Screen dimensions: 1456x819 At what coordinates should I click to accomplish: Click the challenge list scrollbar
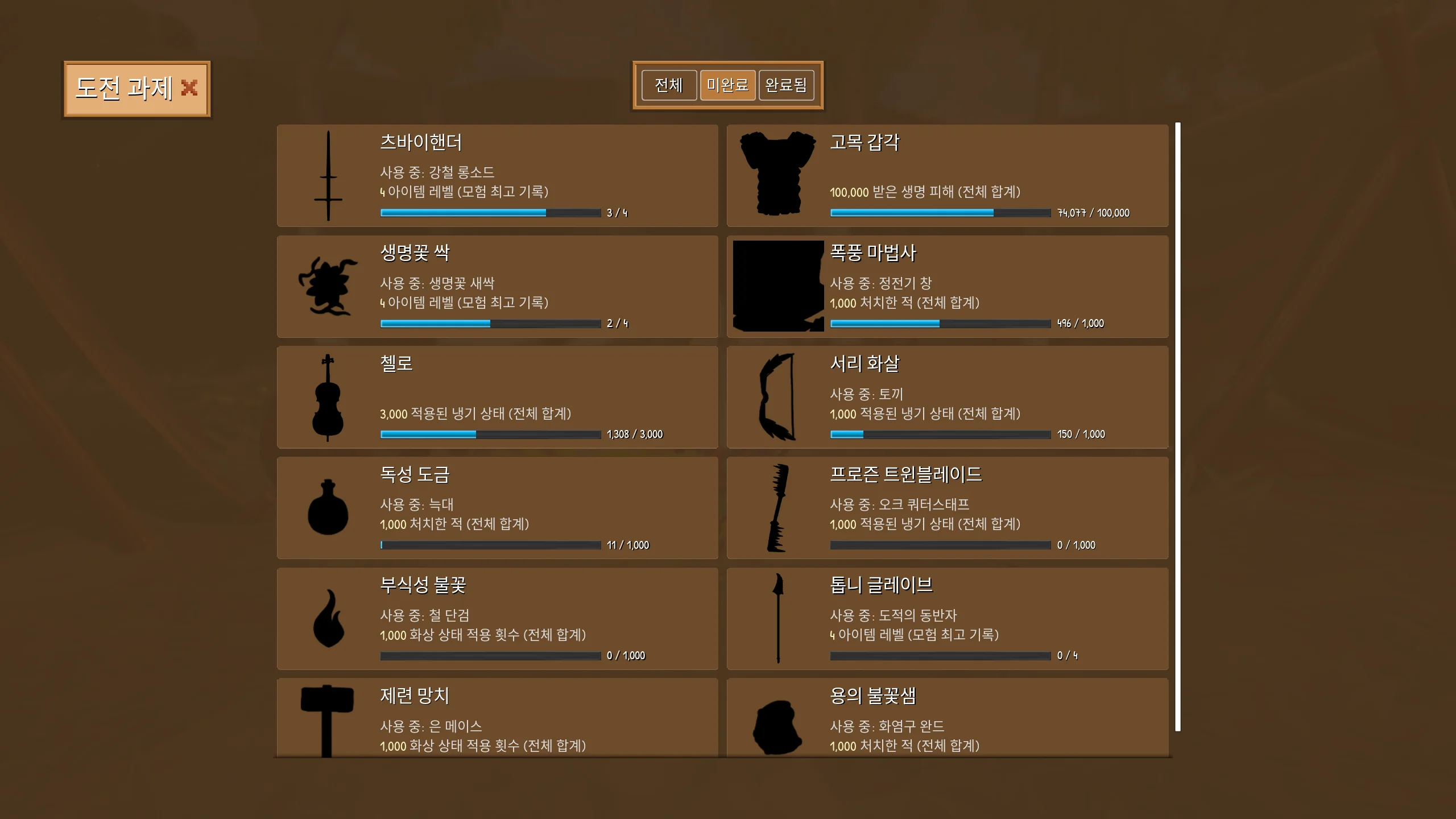pos(1178,427)
